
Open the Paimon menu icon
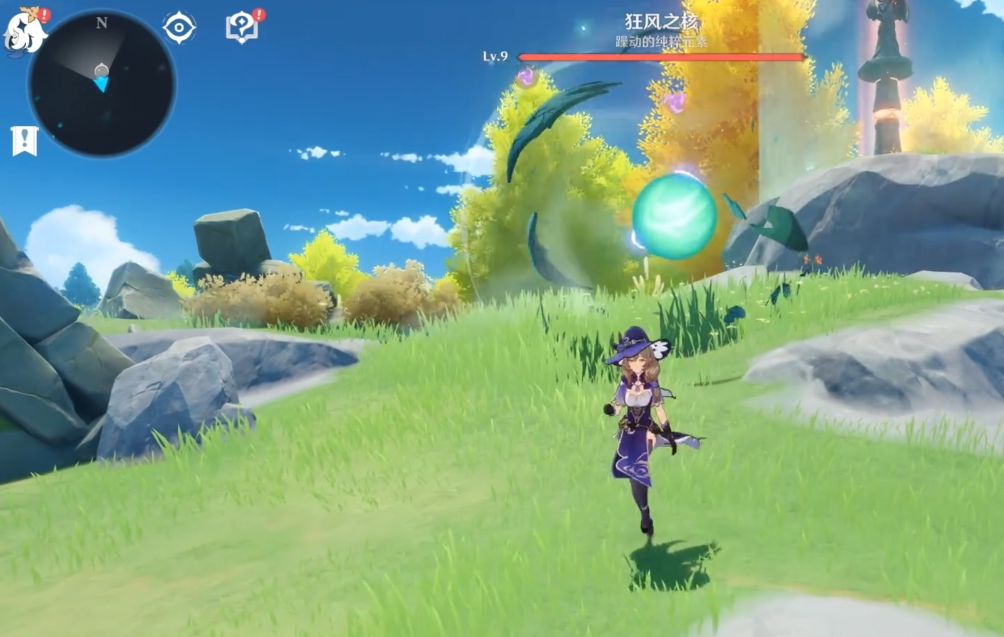pyautogui.click(x=25, y=30)
